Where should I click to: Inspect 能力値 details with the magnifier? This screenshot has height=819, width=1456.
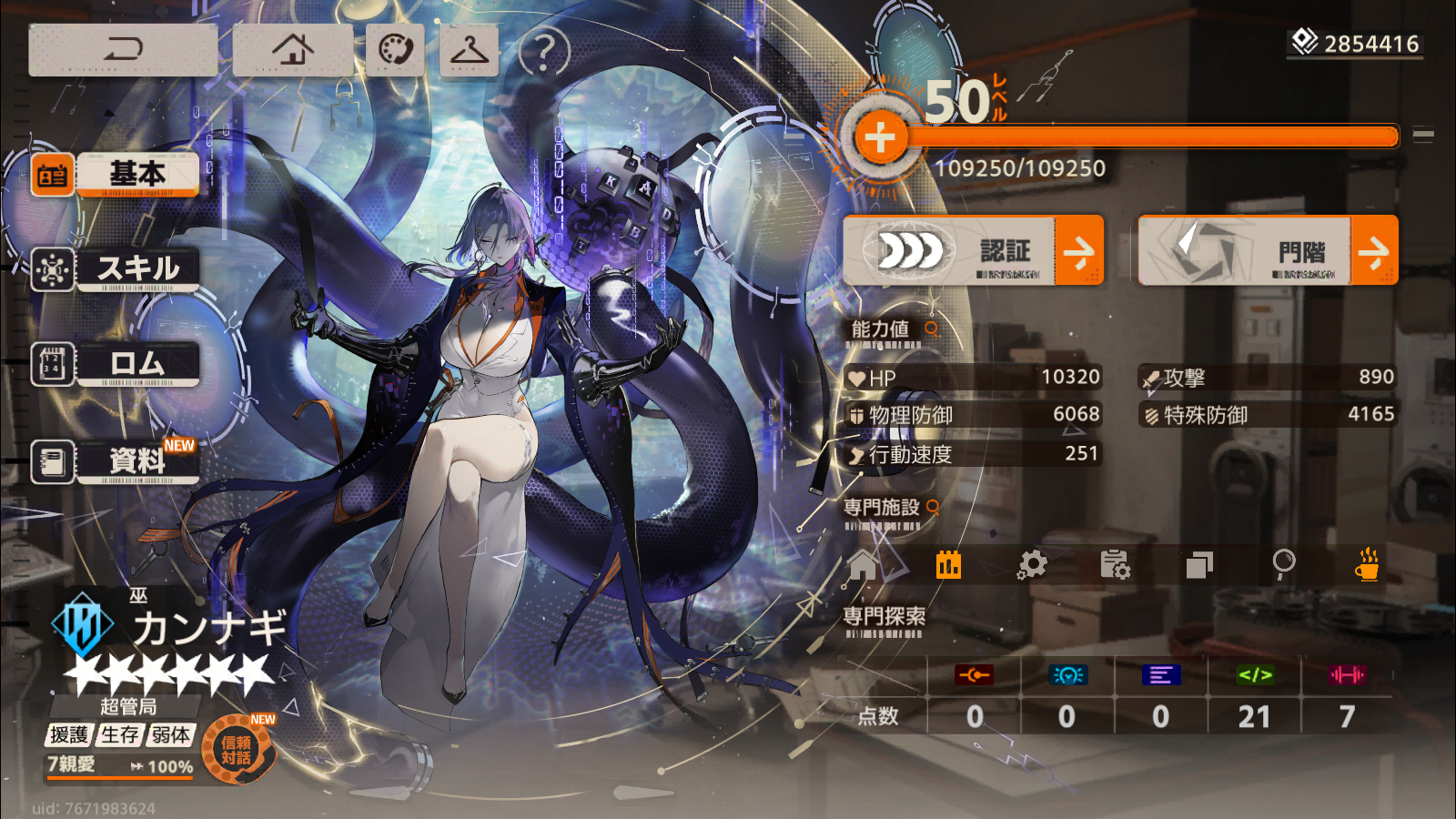932,329
